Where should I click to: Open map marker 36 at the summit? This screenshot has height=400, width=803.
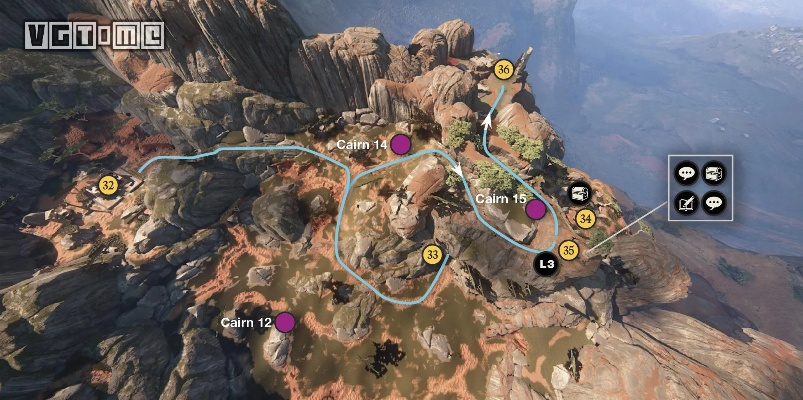[x=504, y=70]
